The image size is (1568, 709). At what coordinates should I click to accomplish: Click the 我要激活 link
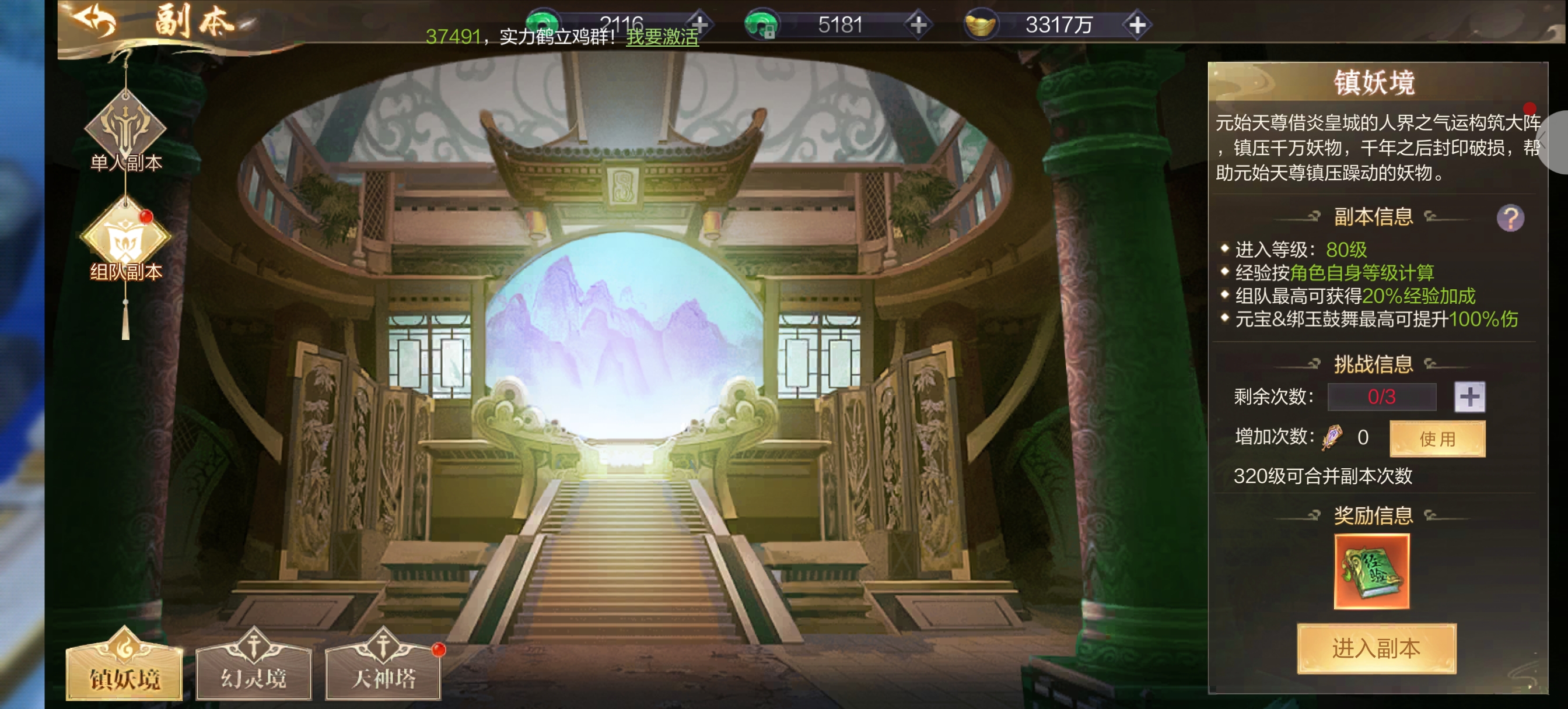coord(662,37)
